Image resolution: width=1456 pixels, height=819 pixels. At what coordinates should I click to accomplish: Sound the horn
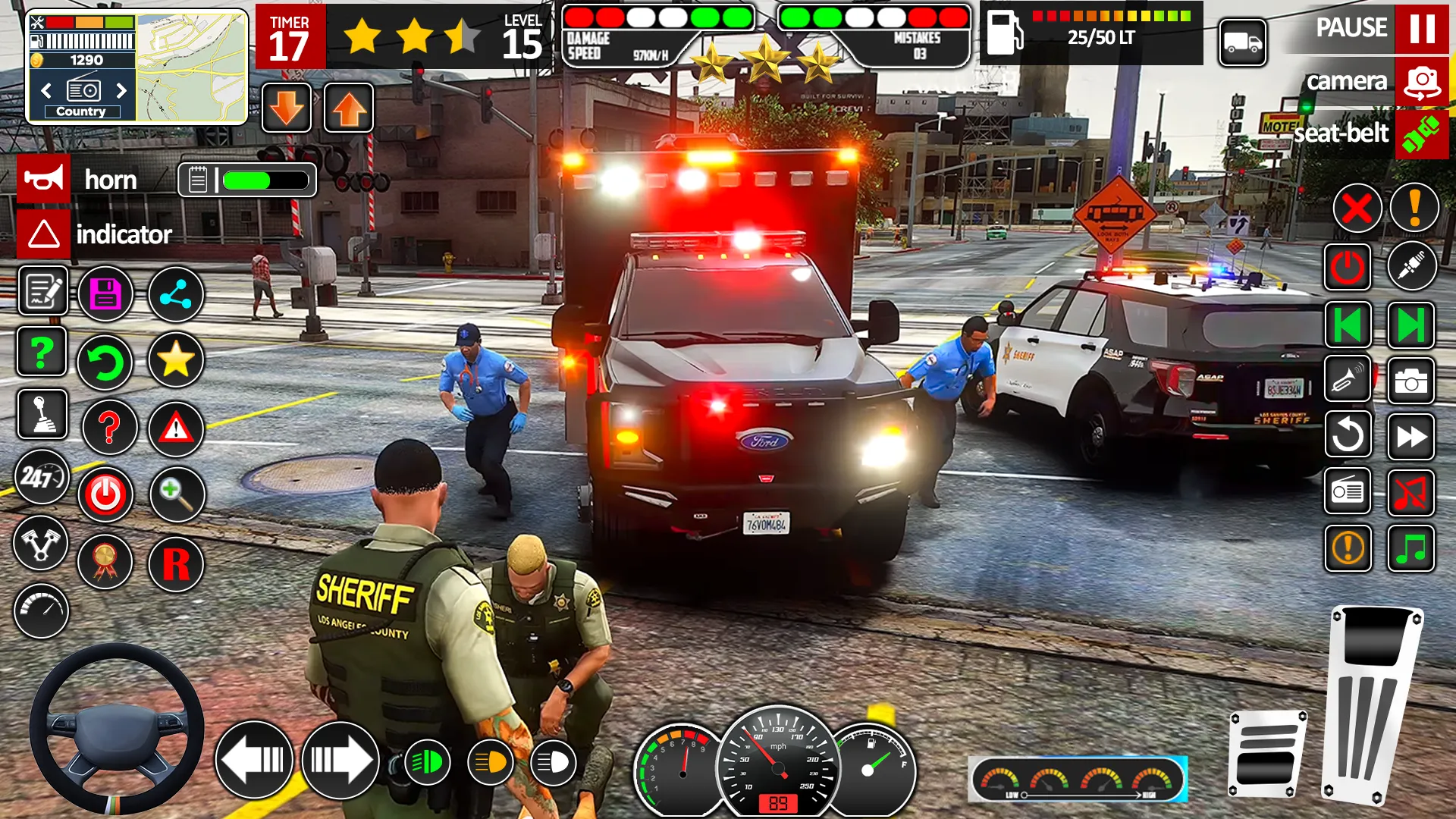click(44, 180)
